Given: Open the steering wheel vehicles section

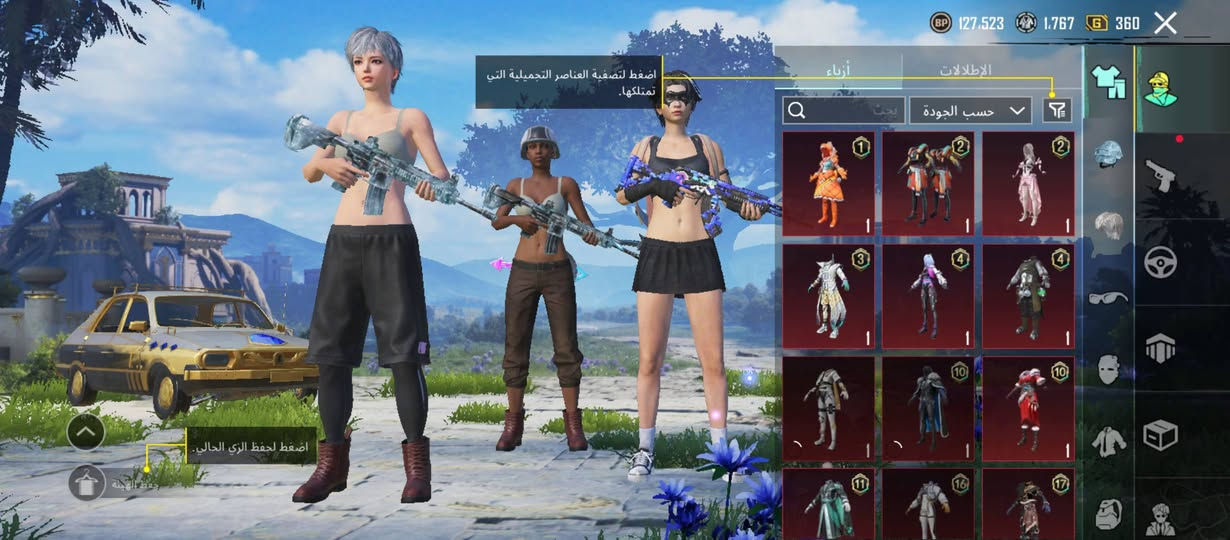Looking at the screenshot, I should (1160, 262).
